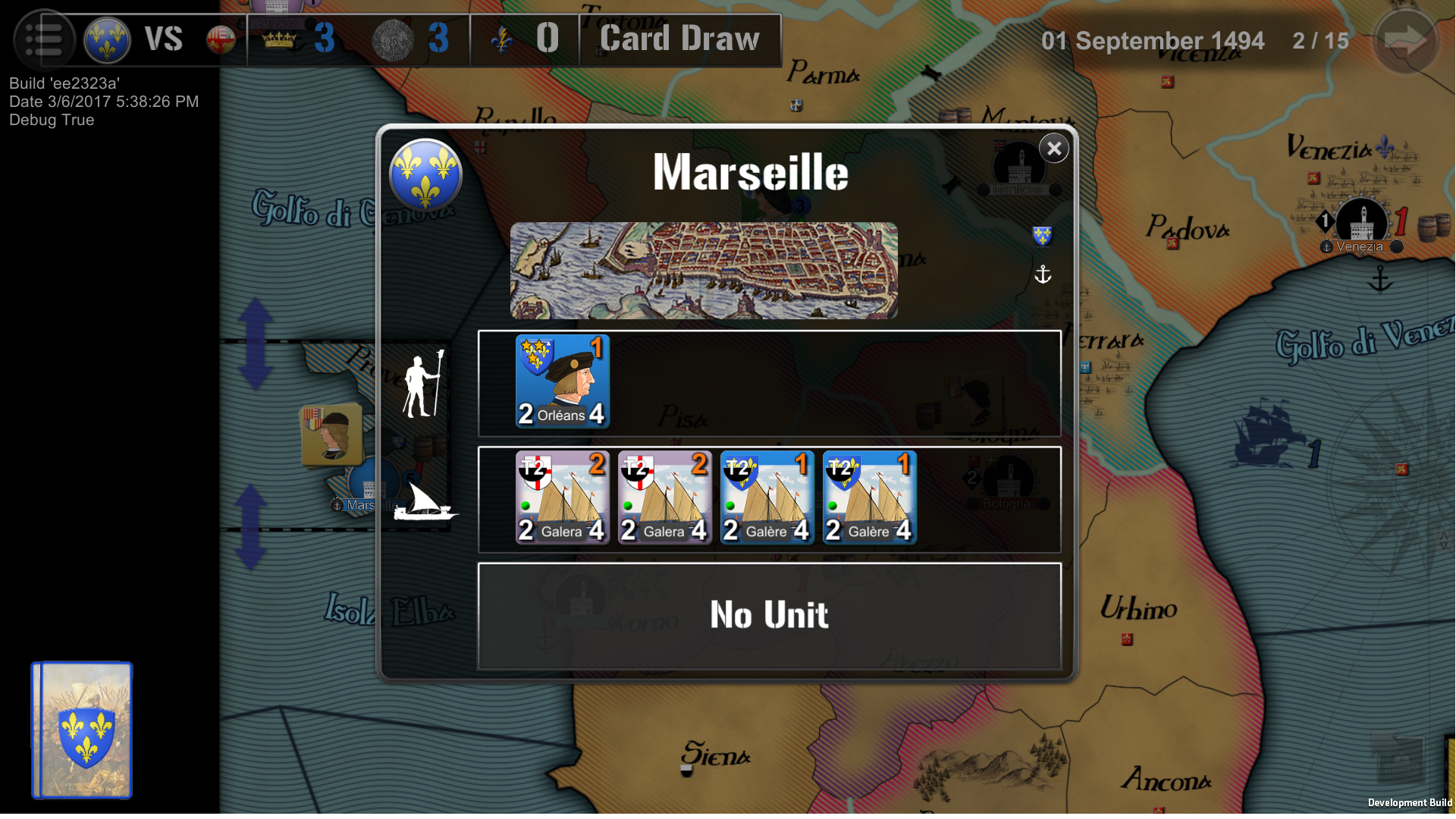Click the French coat of arms next to VS

pos(106,39)
